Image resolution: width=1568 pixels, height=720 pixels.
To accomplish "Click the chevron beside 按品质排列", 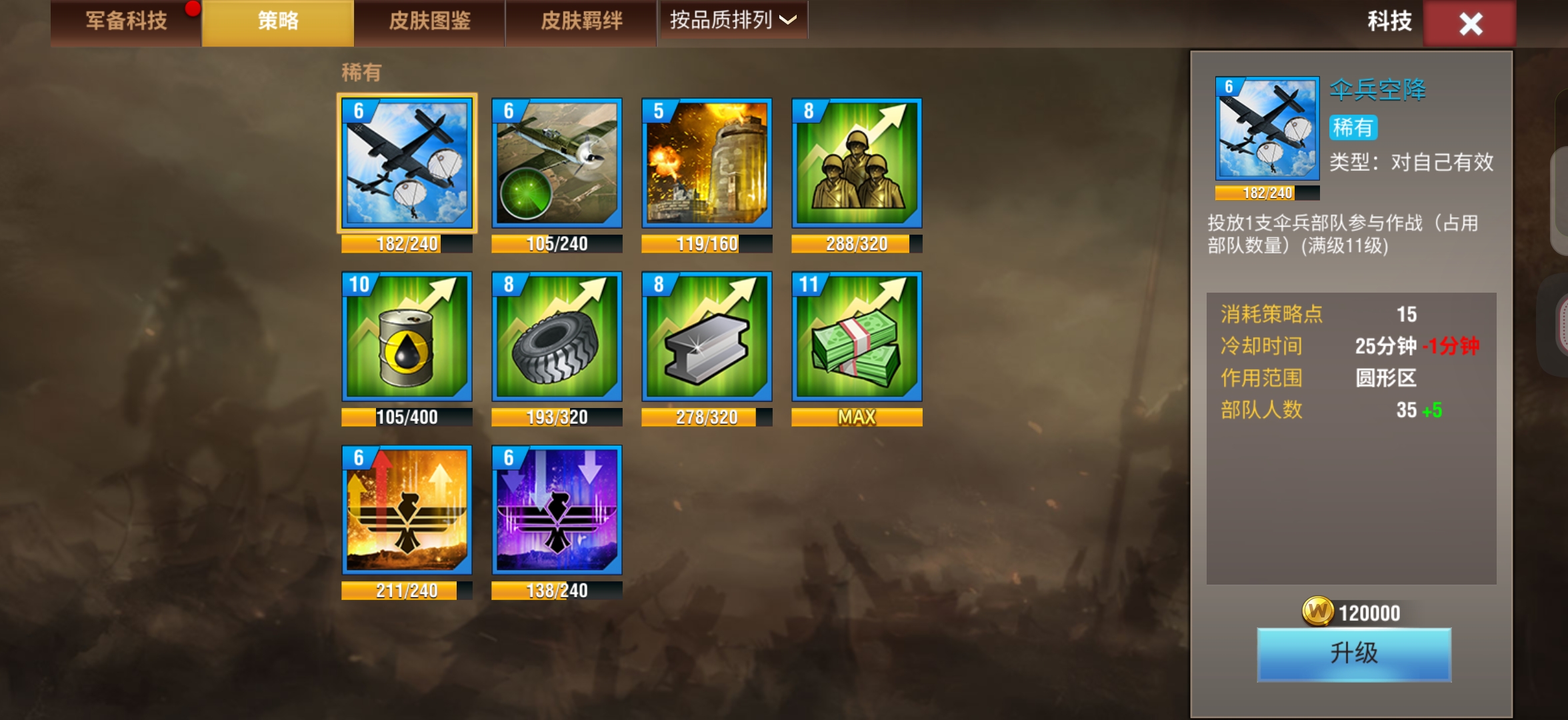I will (x=787, y=22).
